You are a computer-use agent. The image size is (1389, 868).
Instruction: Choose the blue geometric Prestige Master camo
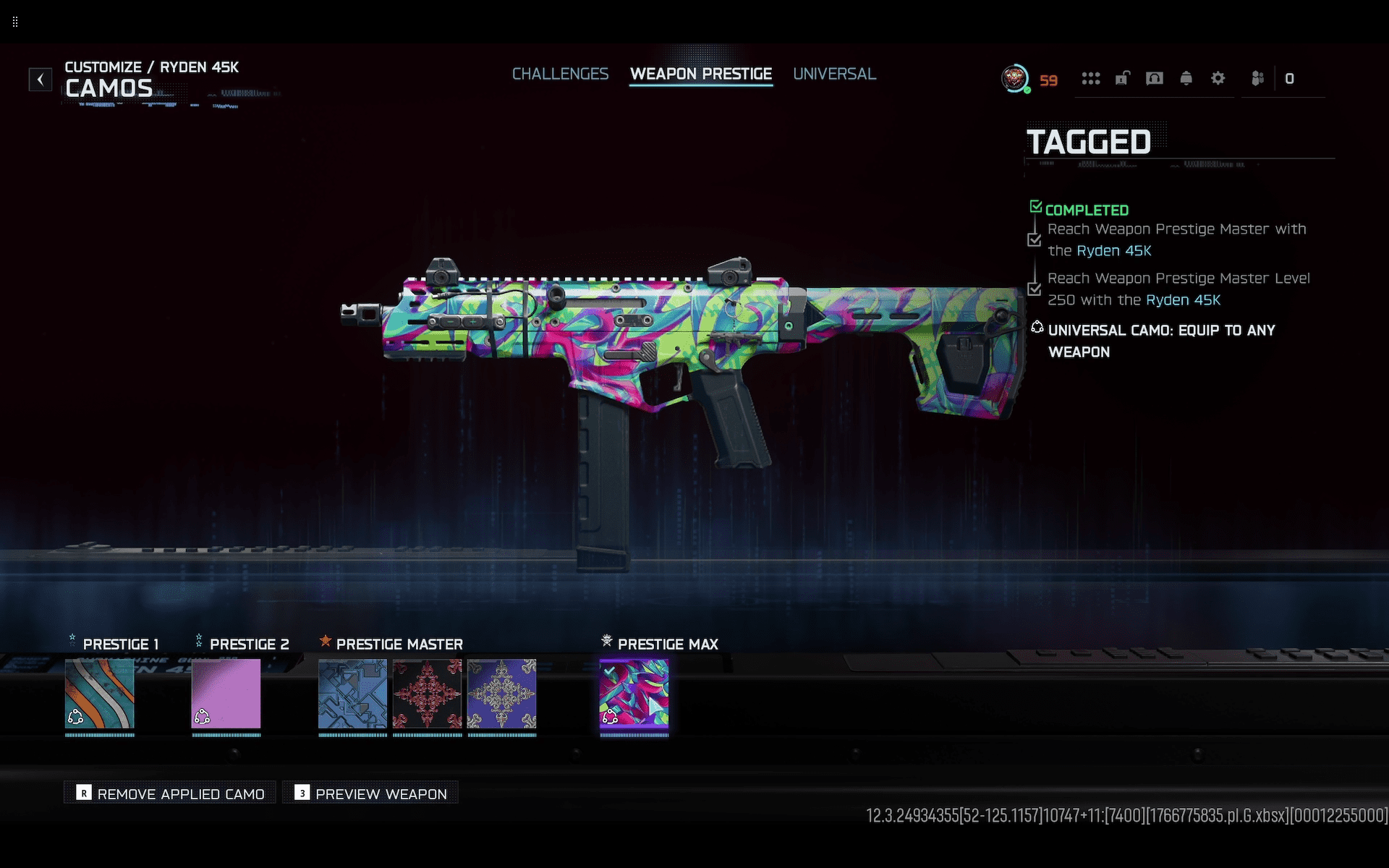pyautogui.click(x=352, y=694)
